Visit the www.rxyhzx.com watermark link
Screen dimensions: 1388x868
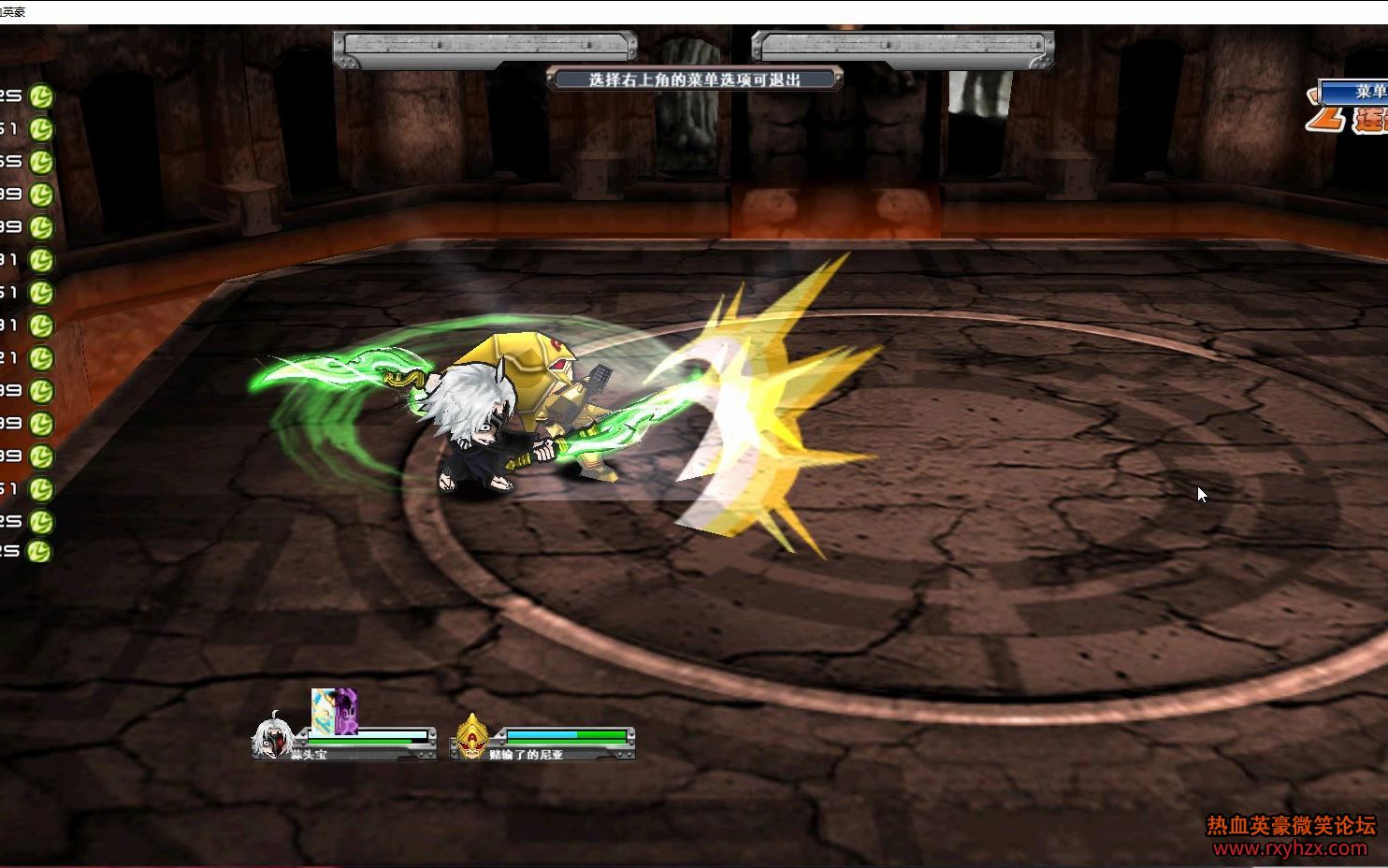click(x=1290, y=848)
